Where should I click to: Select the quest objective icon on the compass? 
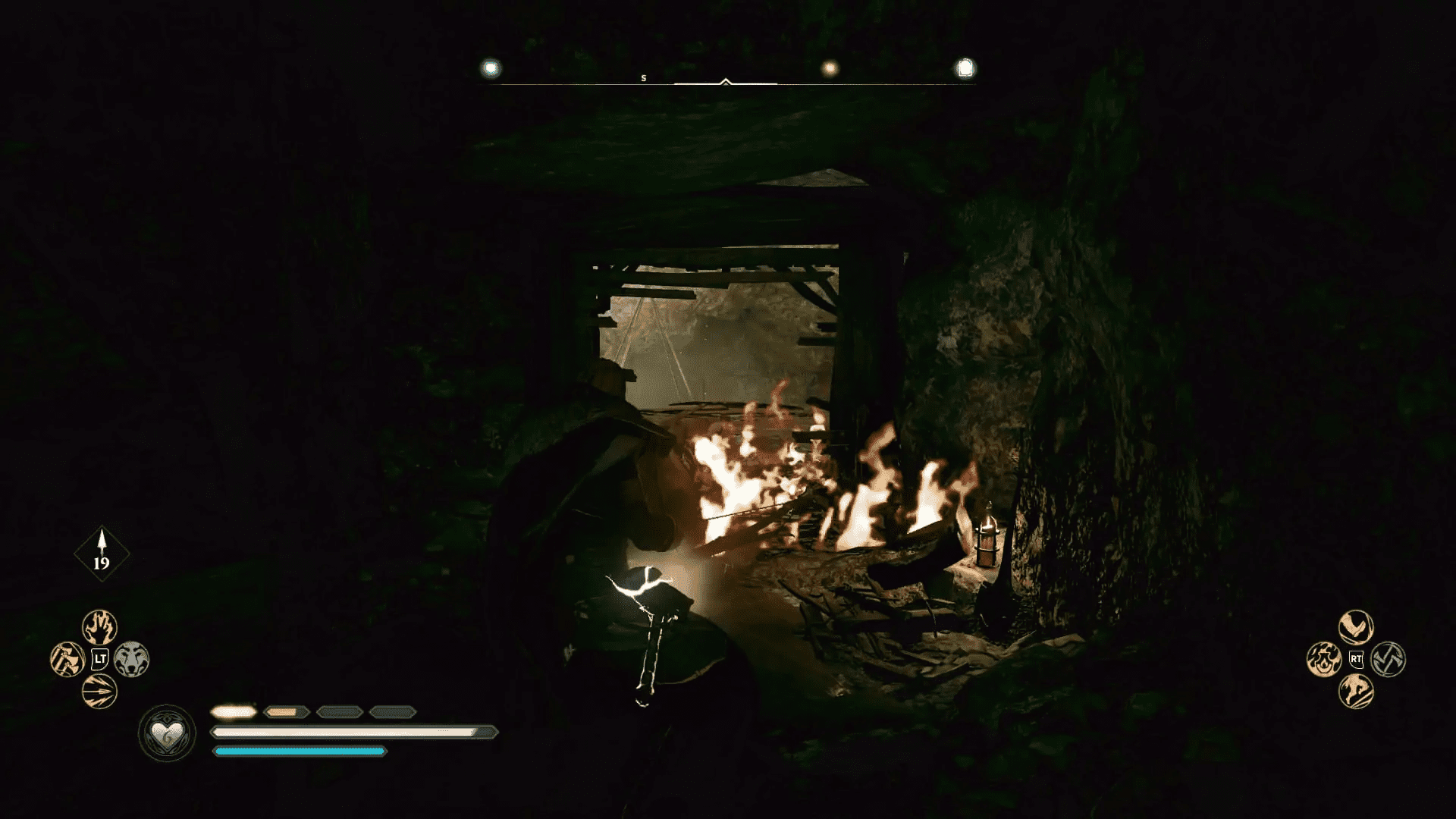pos(964,67)
